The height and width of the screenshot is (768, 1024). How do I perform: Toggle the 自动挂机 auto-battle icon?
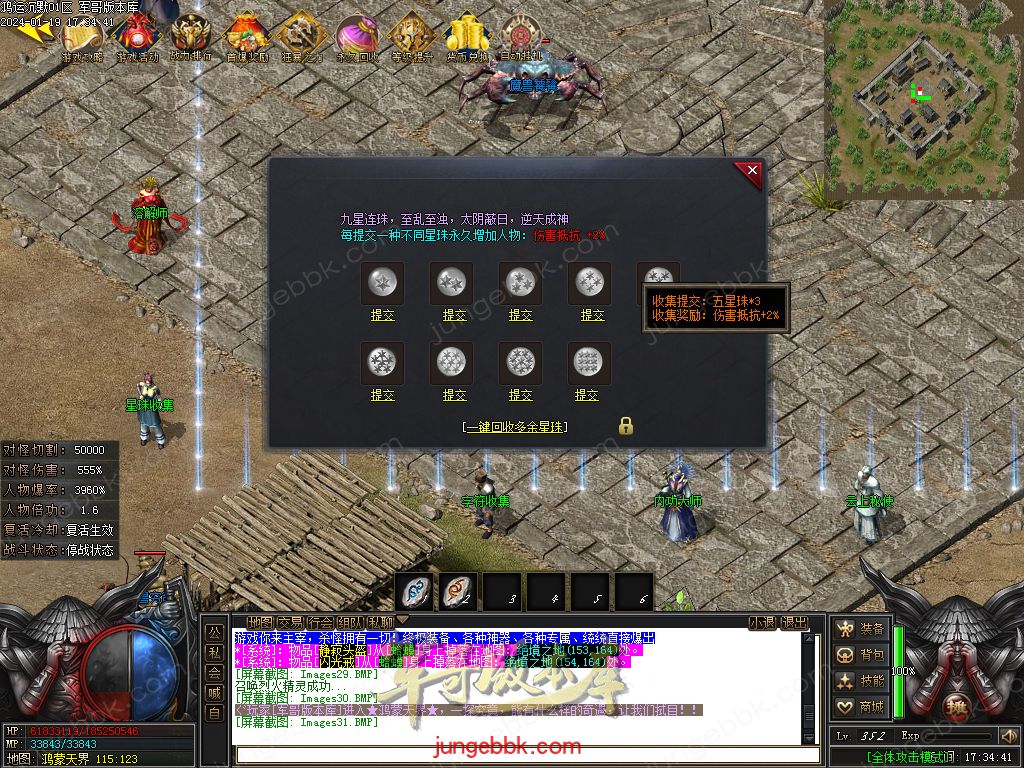[520, 38]
